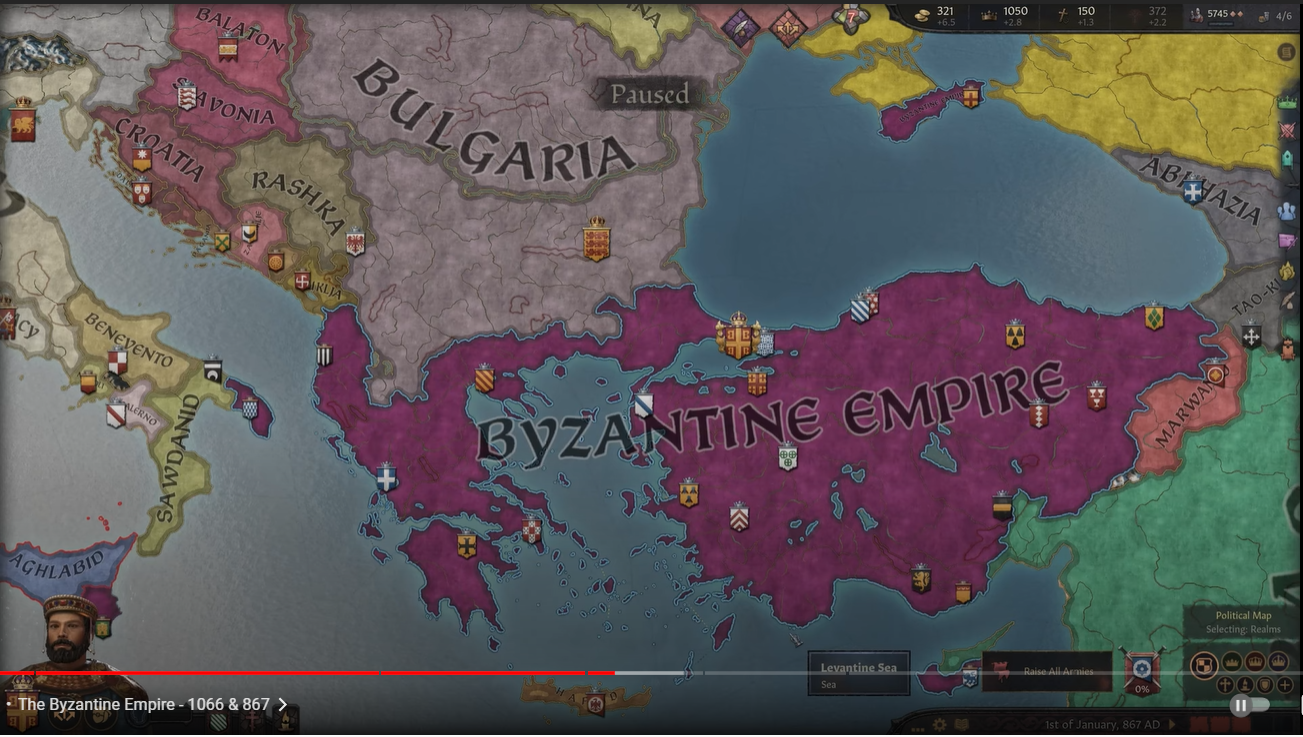Pause the YouTube video playback

click(1240, 705)
